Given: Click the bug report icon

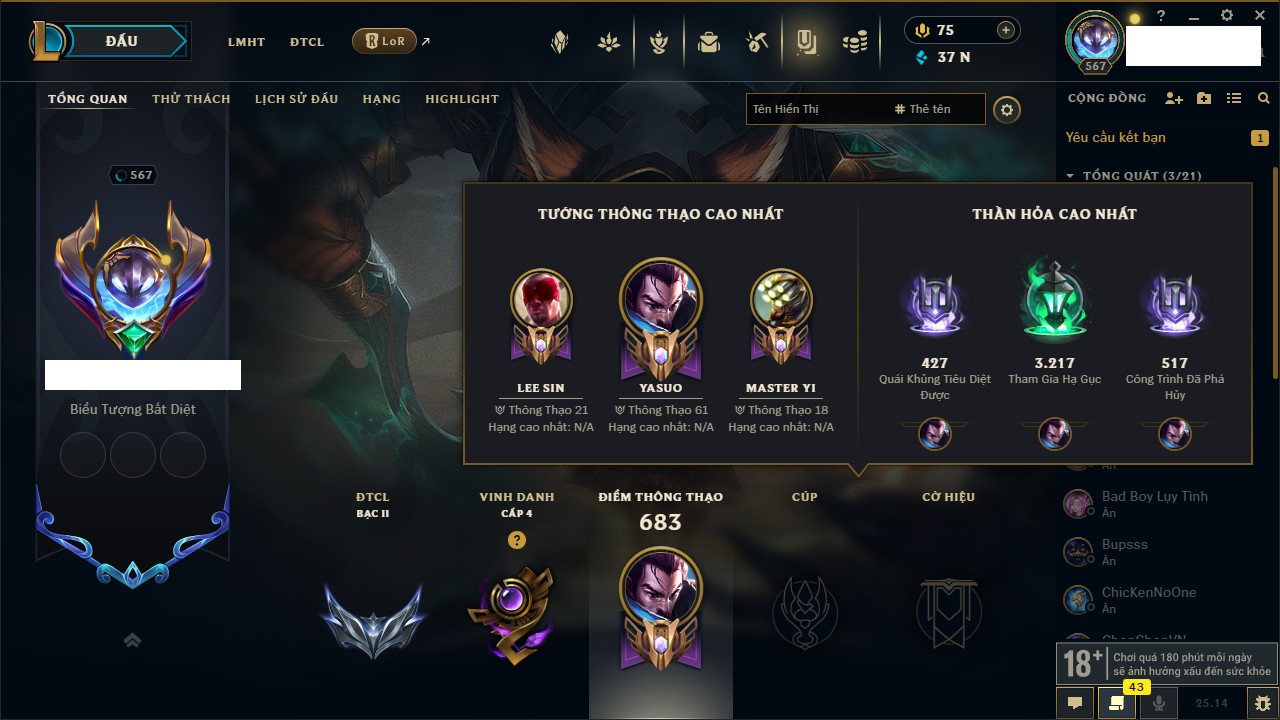Looking at the screenshot, I should (1263, 702).
